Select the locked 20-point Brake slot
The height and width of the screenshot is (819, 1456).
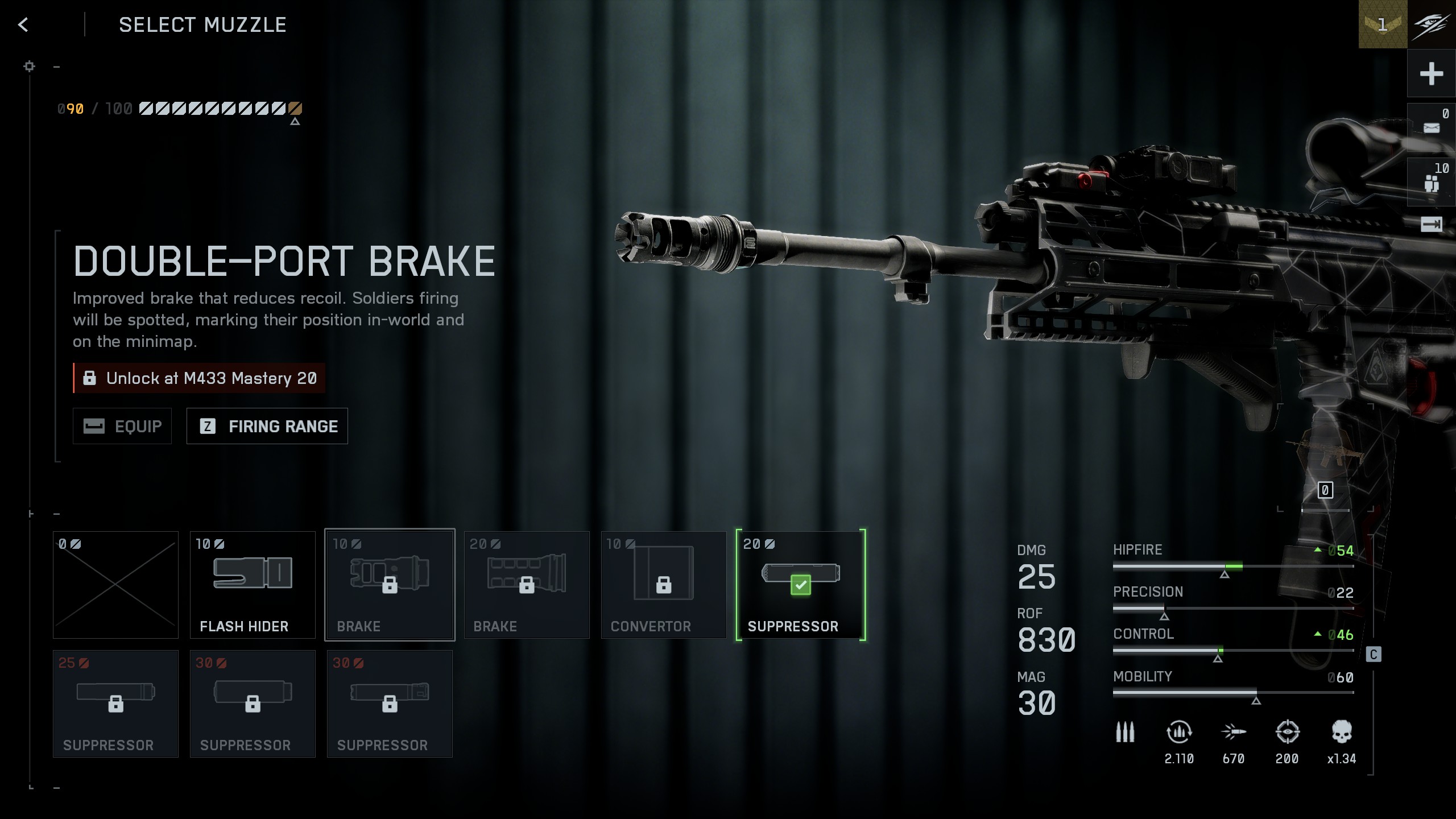[527, 585]
